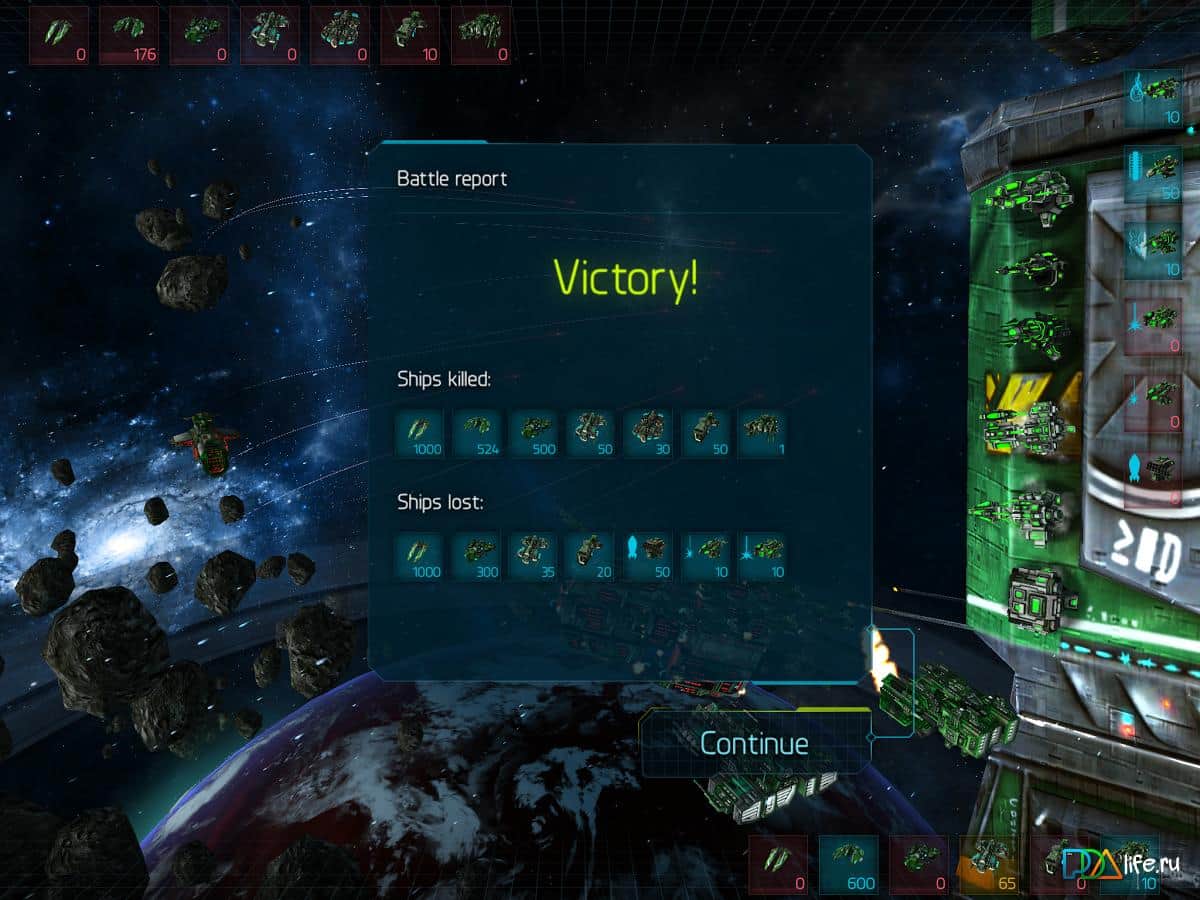Pick the defense slot with flame icon
The width and height of the screenshot is (1200, 900).
1153,98
